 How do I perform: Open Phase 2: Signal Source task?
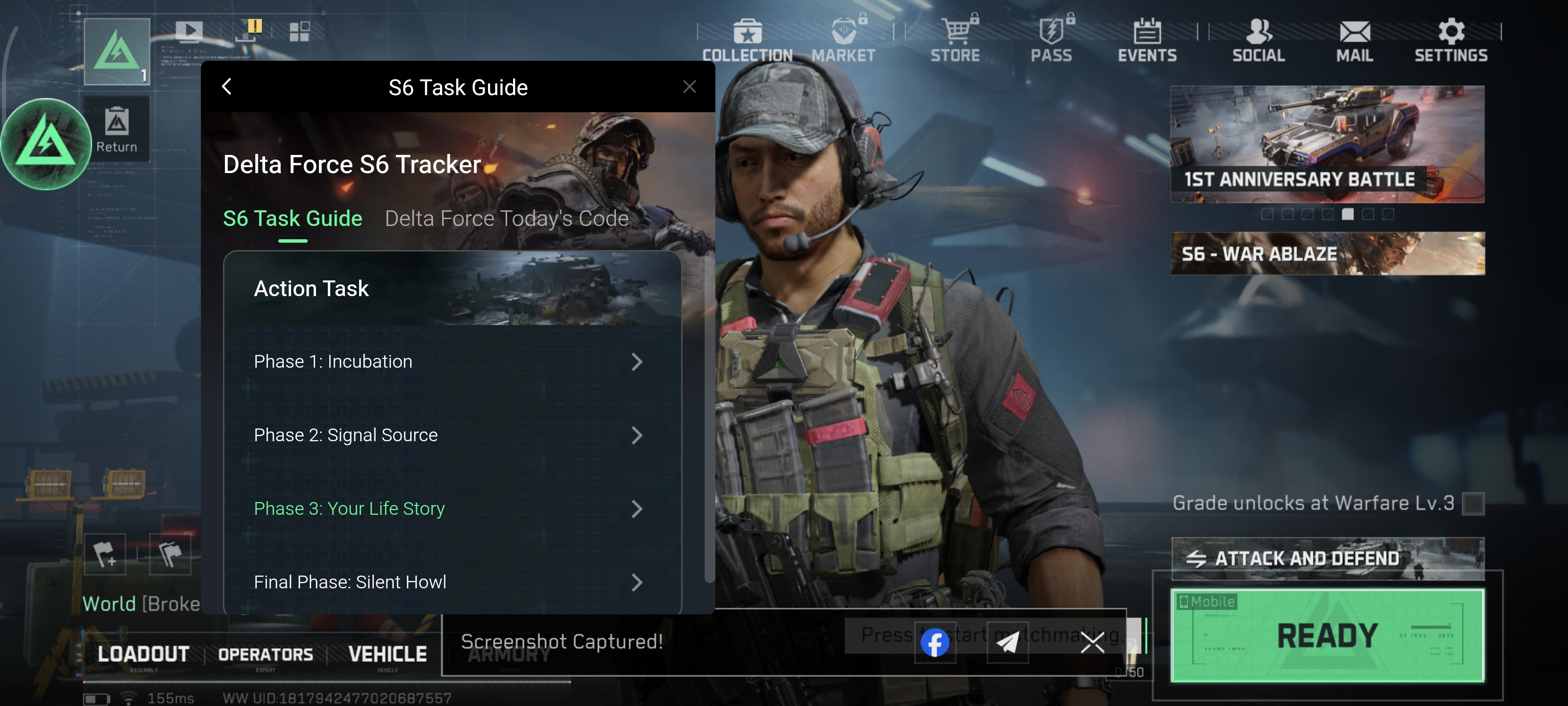pyautogui.click(x=448, y=435)
